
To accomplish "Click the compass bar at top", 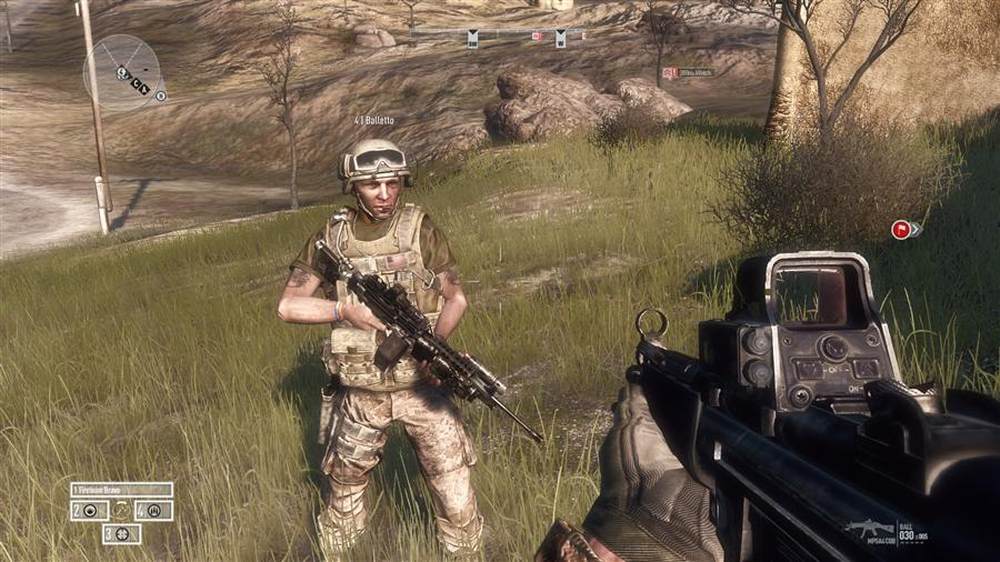I will pos(497,36).
